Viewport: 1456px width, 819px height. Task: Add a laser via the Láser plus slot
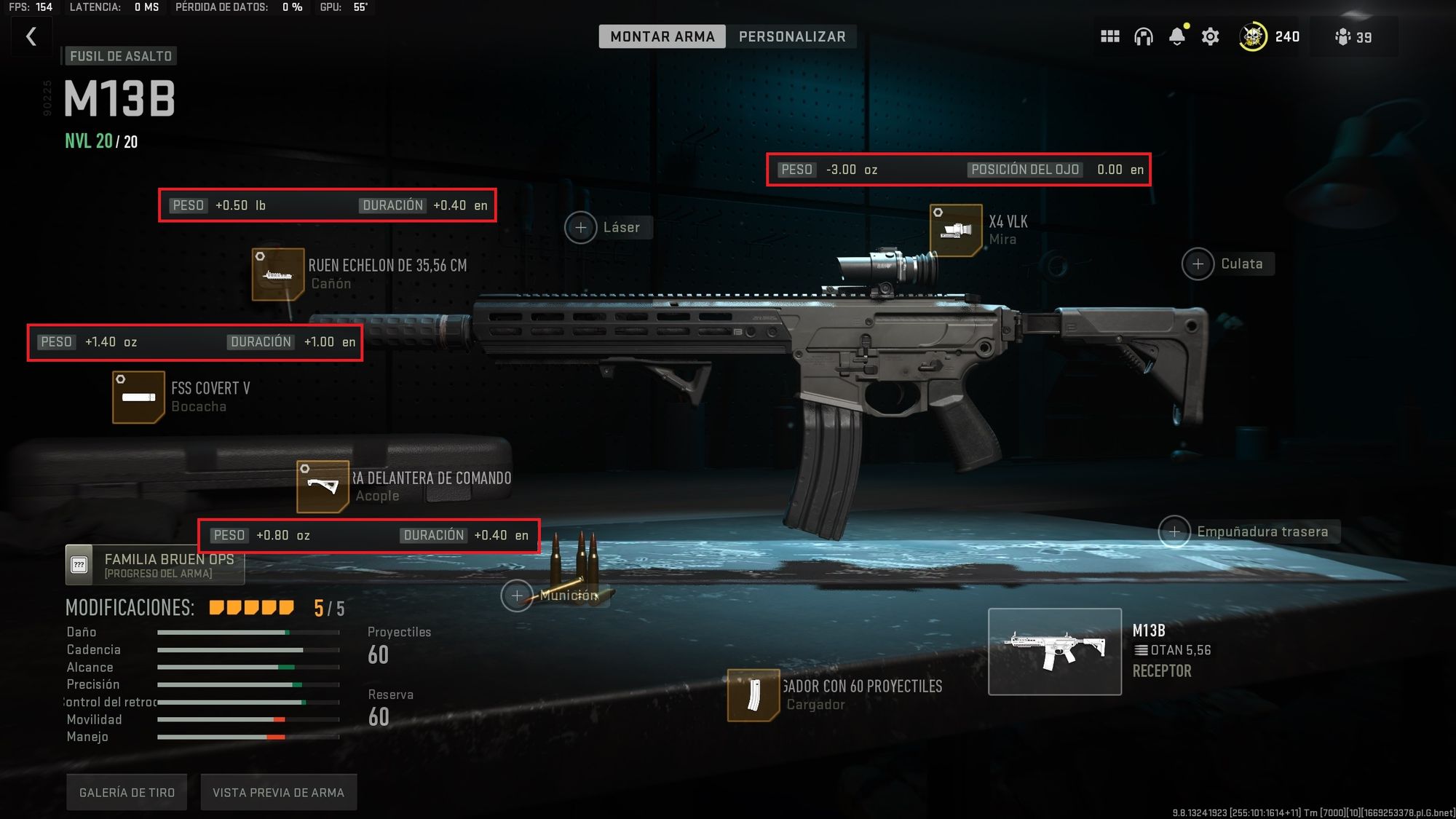(x=580, y=227)
